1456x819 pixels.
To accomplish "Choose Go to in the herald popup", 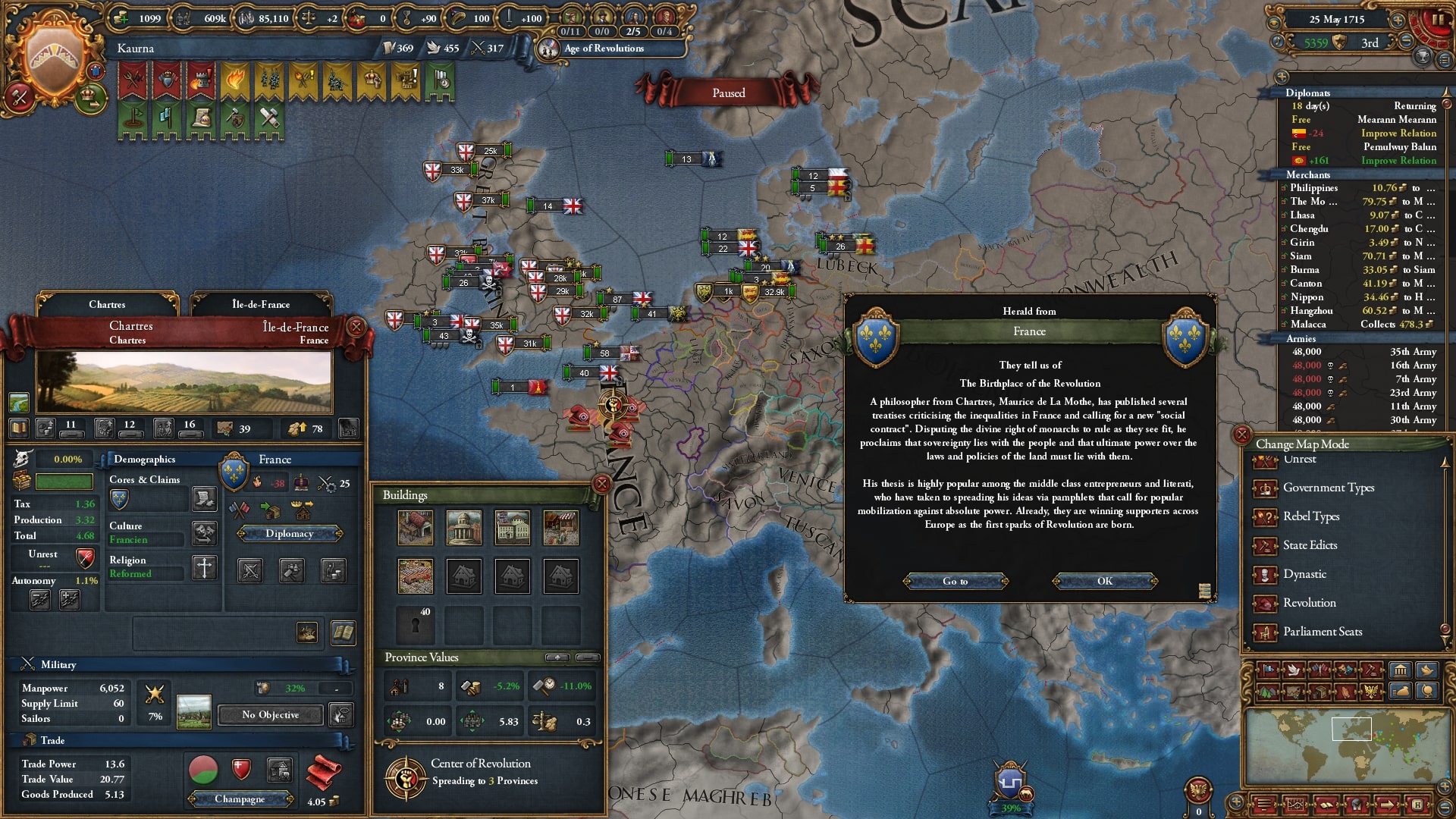I will [955, 581].
